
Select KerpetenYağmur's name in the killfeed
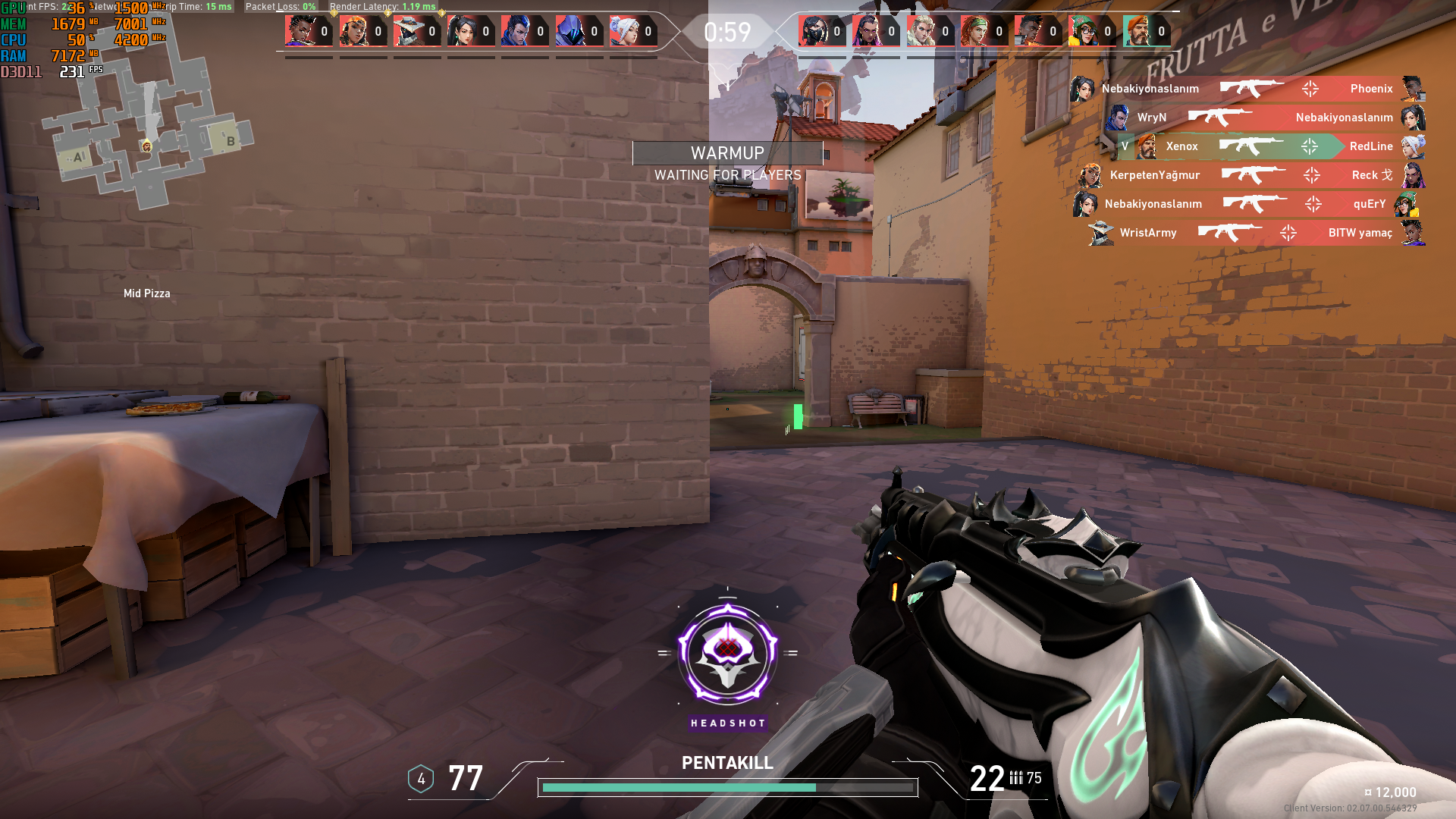click(x=1153, y=175)
